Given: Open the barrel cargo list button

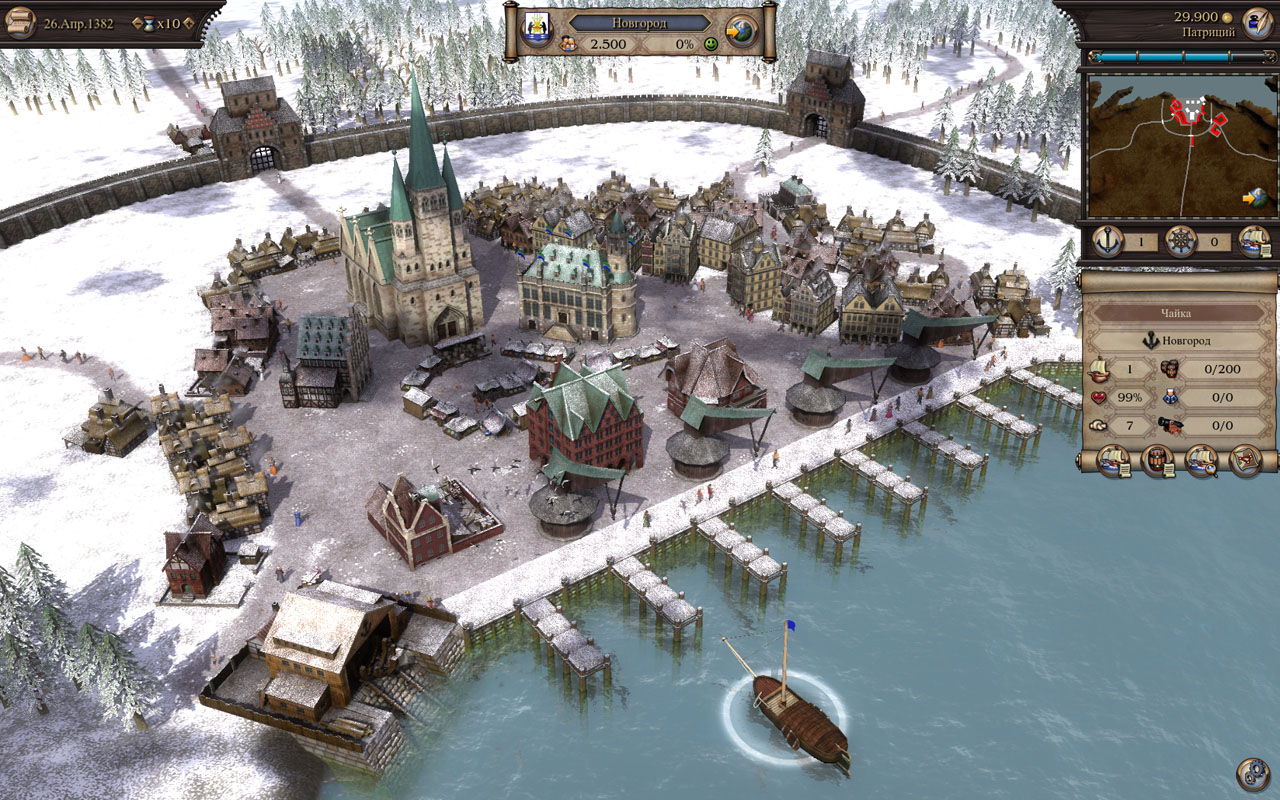Looking at the screenshot, I should (1158, 461).
